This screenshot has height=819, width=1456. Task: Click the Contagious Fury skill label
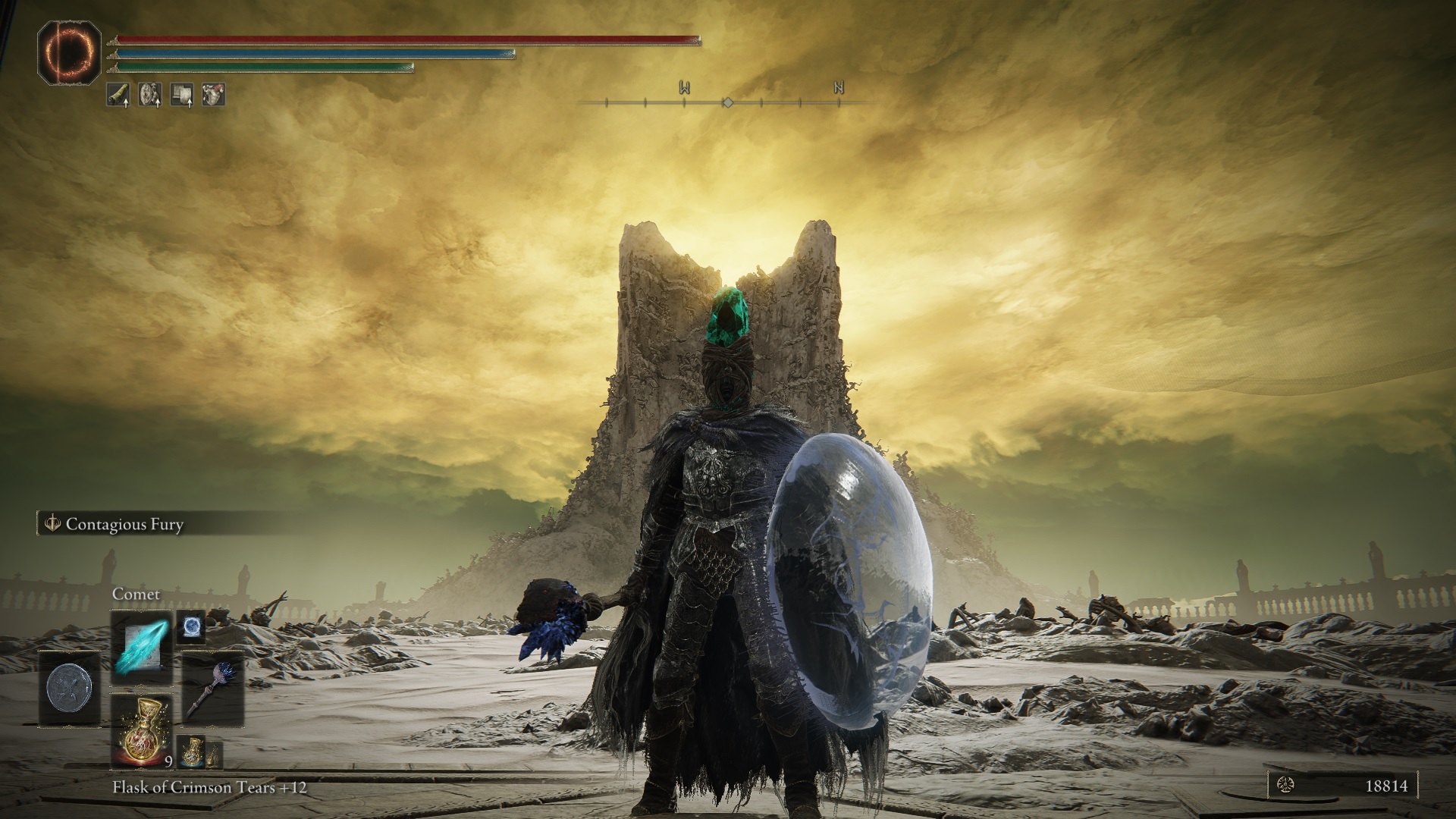click(x=124, y=524)
